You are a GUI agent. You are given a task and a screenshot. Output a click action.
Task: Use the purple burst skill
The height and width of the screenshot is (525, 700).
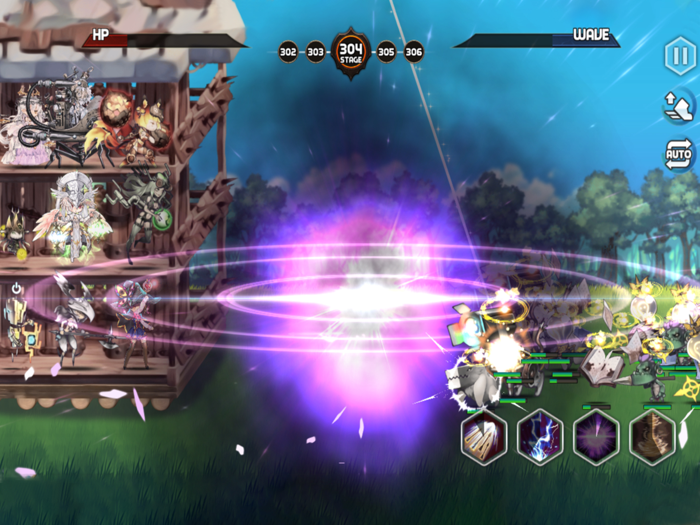[596, 437]
